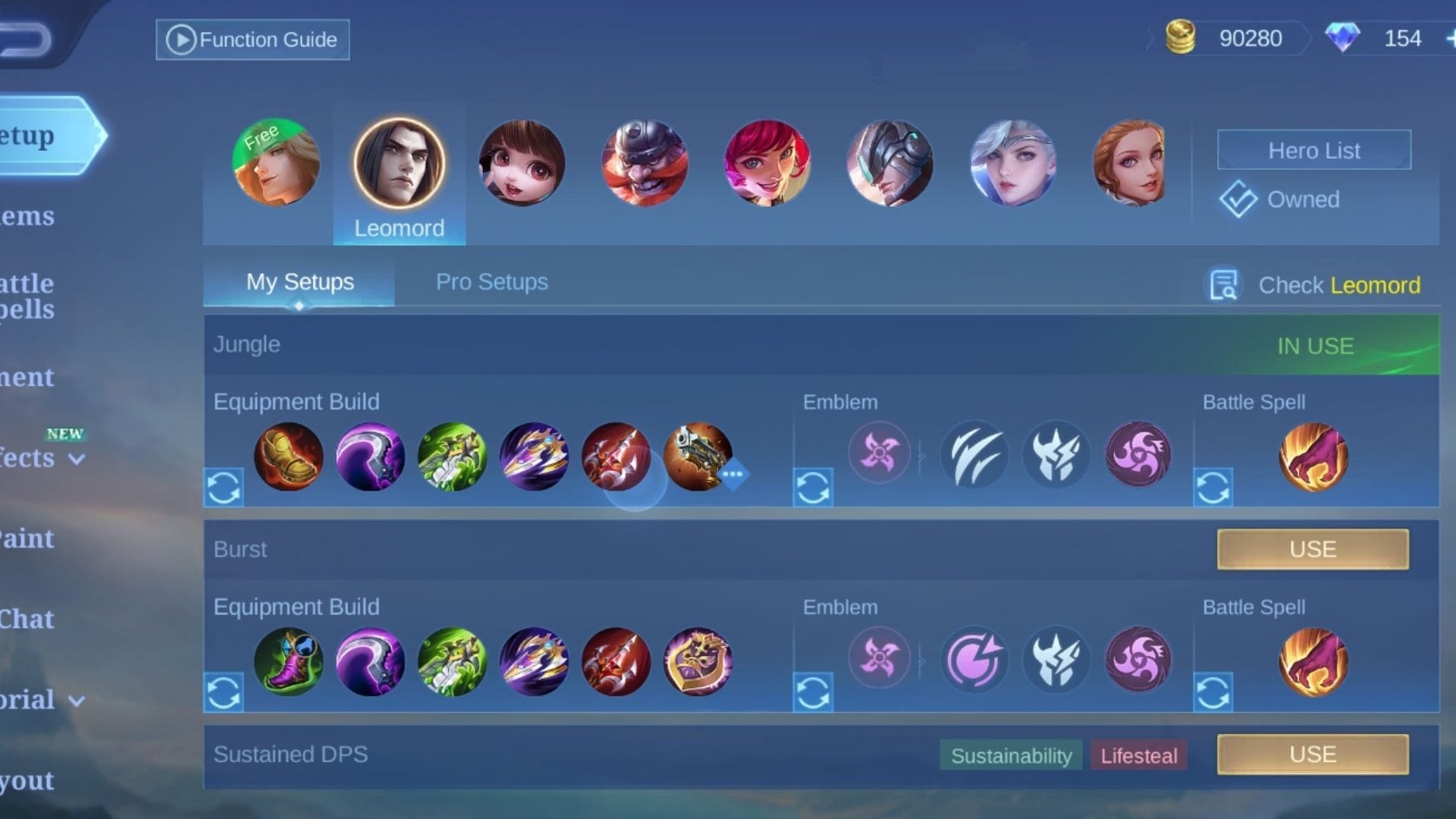This screenshot has width=1456, height=819.
Task: Switch to the Pro Setups tab
Action: click(491, 281)
